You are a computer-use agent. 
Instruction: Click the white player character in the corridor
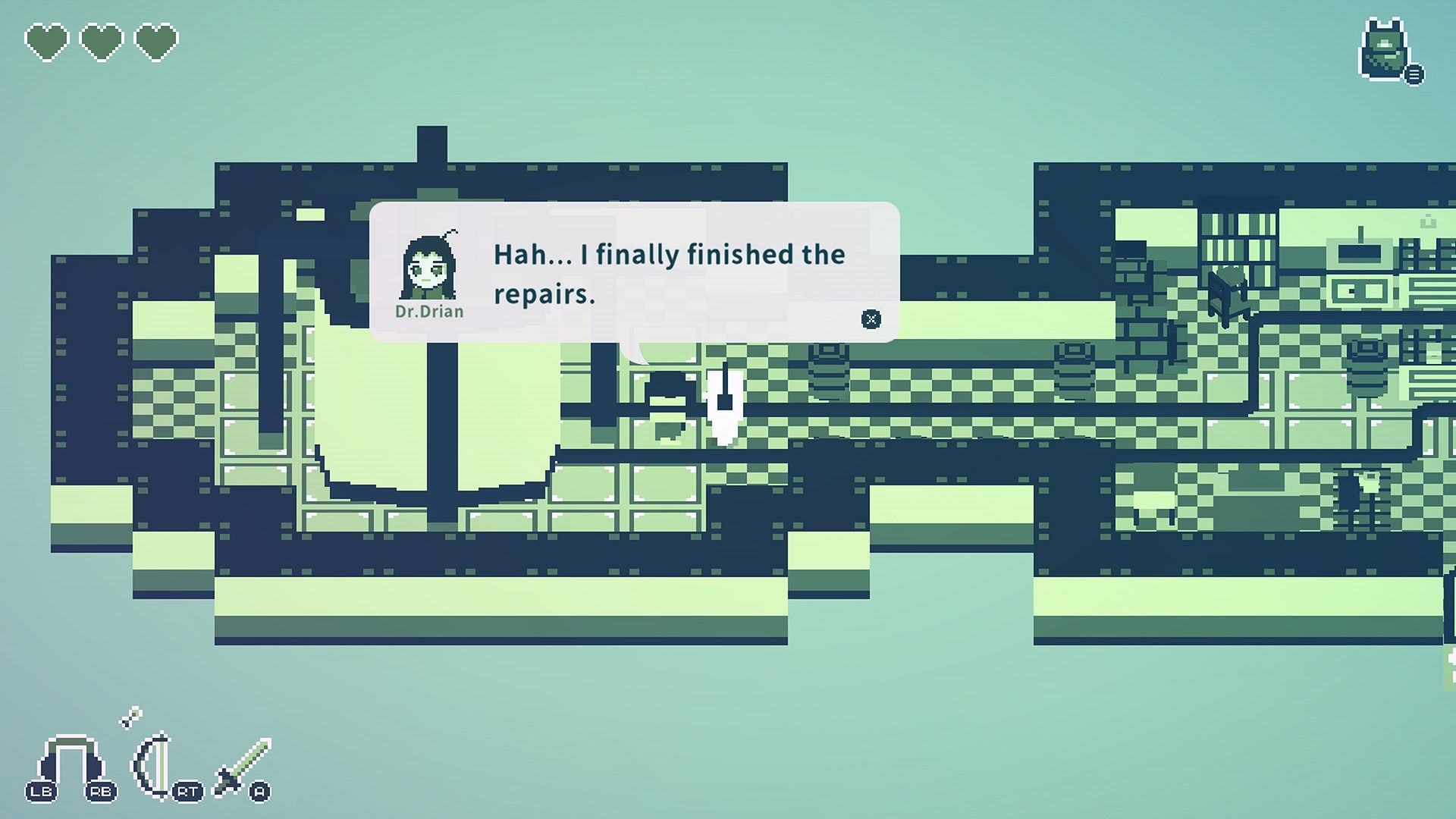tap(726, 406)
